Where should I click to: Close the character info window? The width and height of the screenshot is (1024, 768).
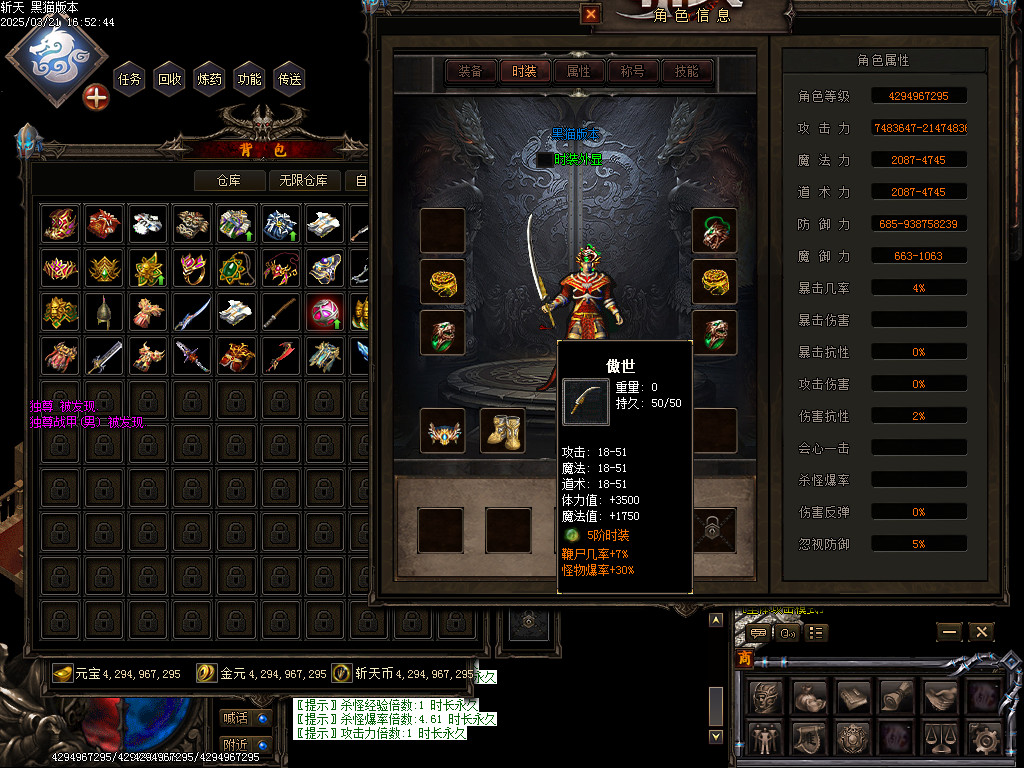point(591,14)
